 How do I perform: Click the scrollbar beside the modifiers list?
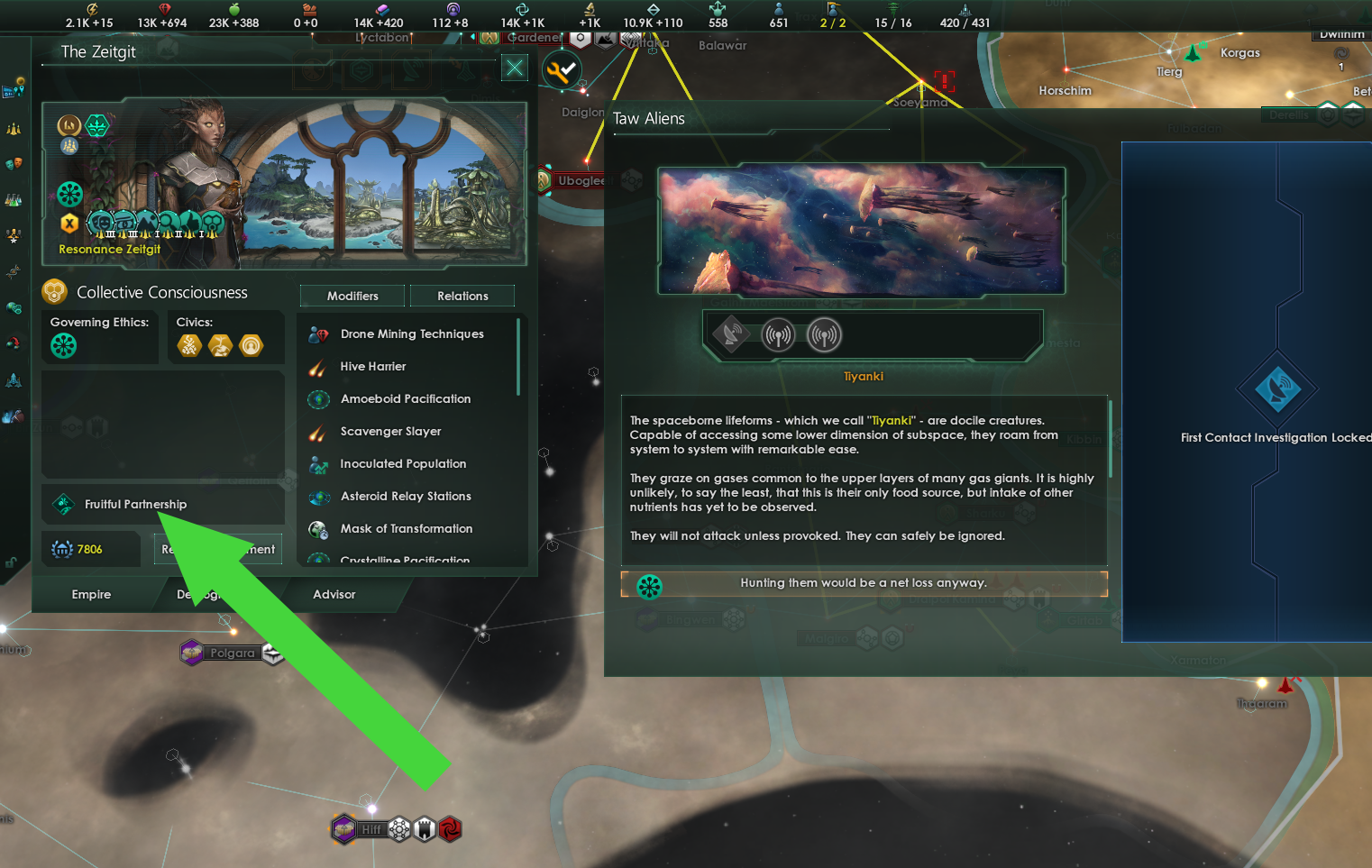[x=518, y=356]
